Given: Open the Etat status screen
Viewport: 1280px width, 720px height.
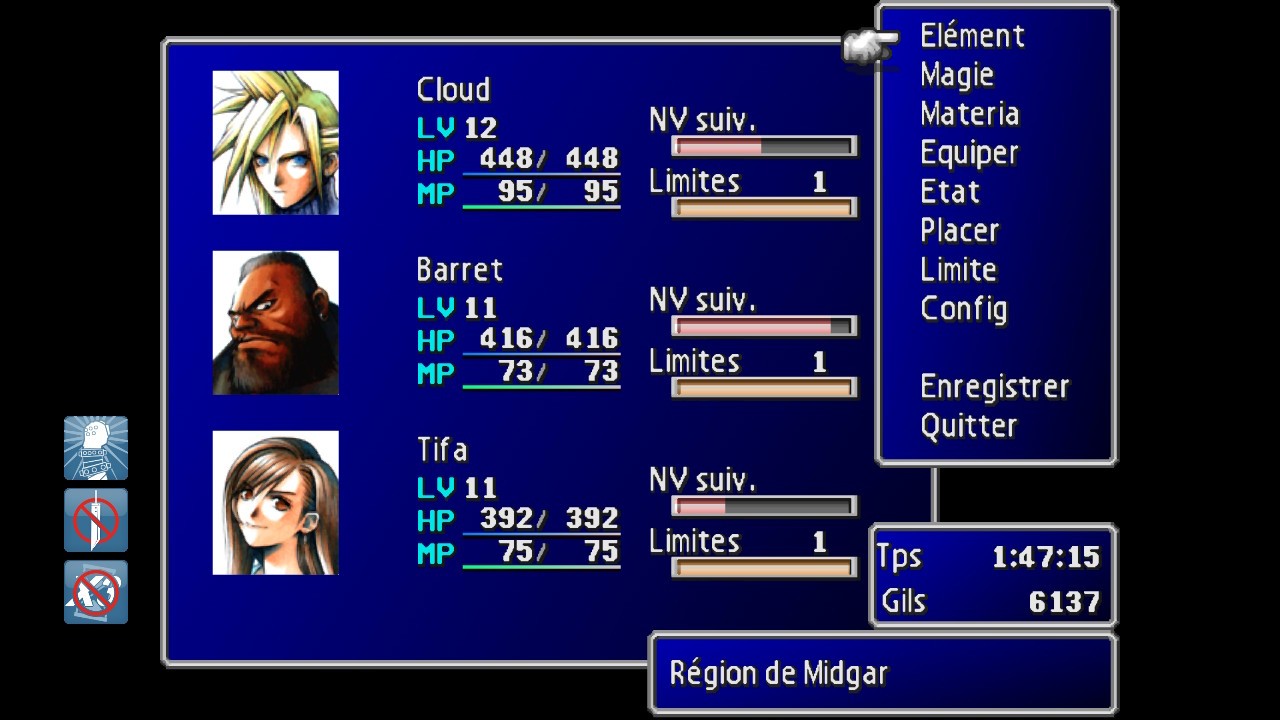Looking at the screenshot, I should click(x=950, y=192).
